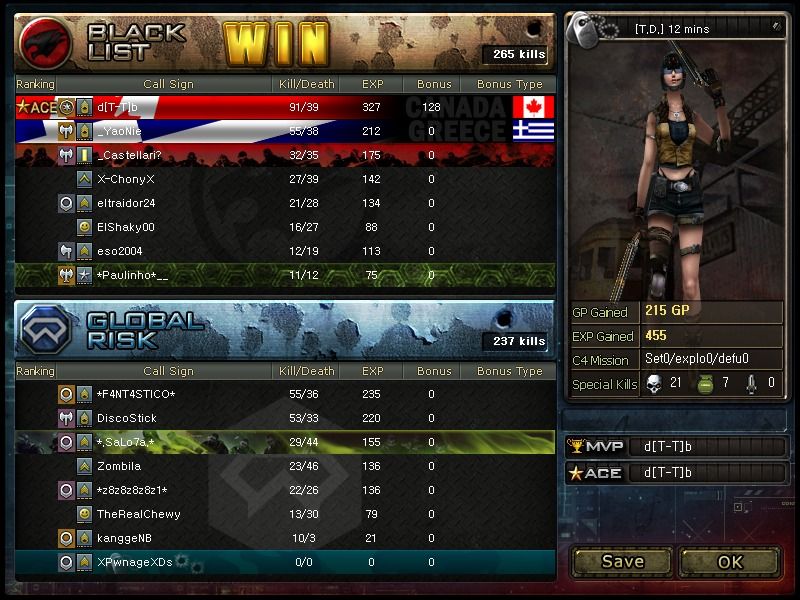Click the DiscoStick player row

pos(127,418)
